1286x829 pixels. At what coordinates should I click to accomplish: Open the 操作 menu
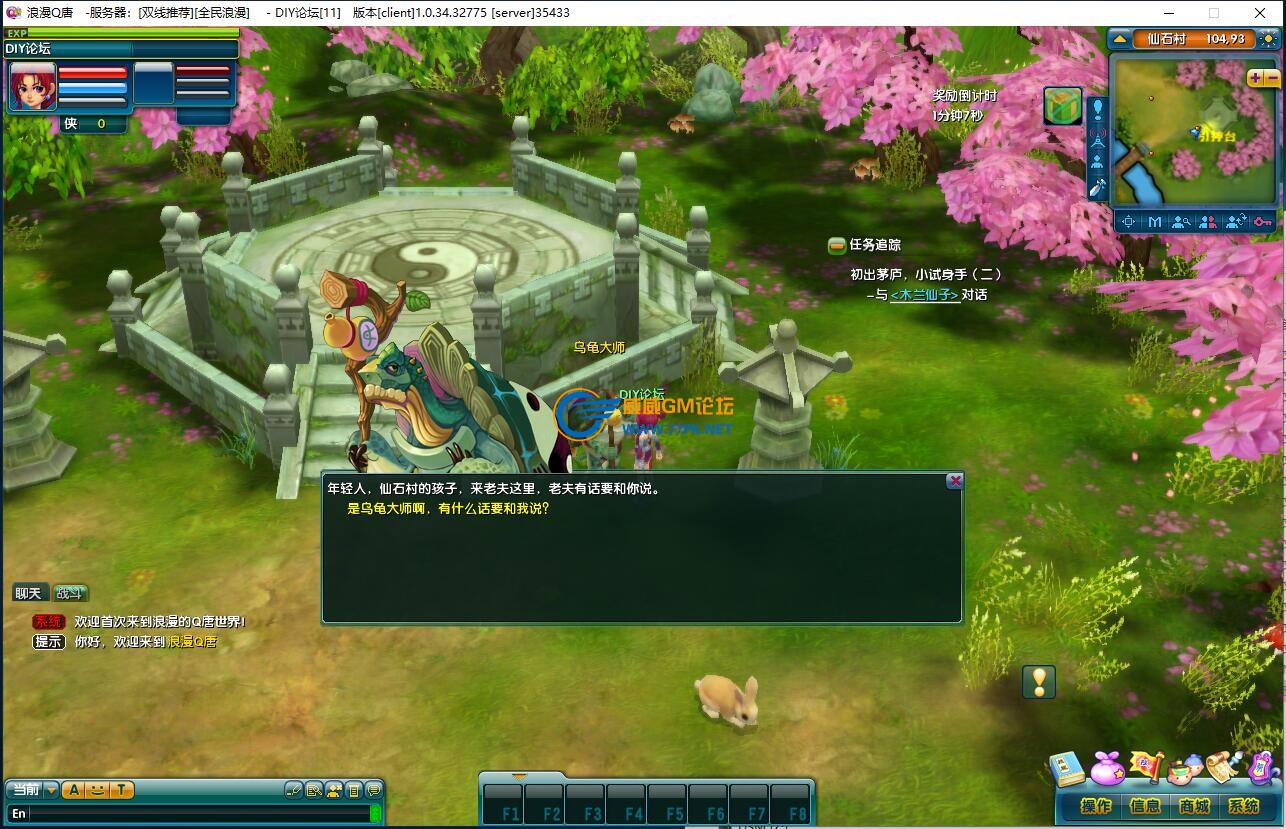[1096, 806]
